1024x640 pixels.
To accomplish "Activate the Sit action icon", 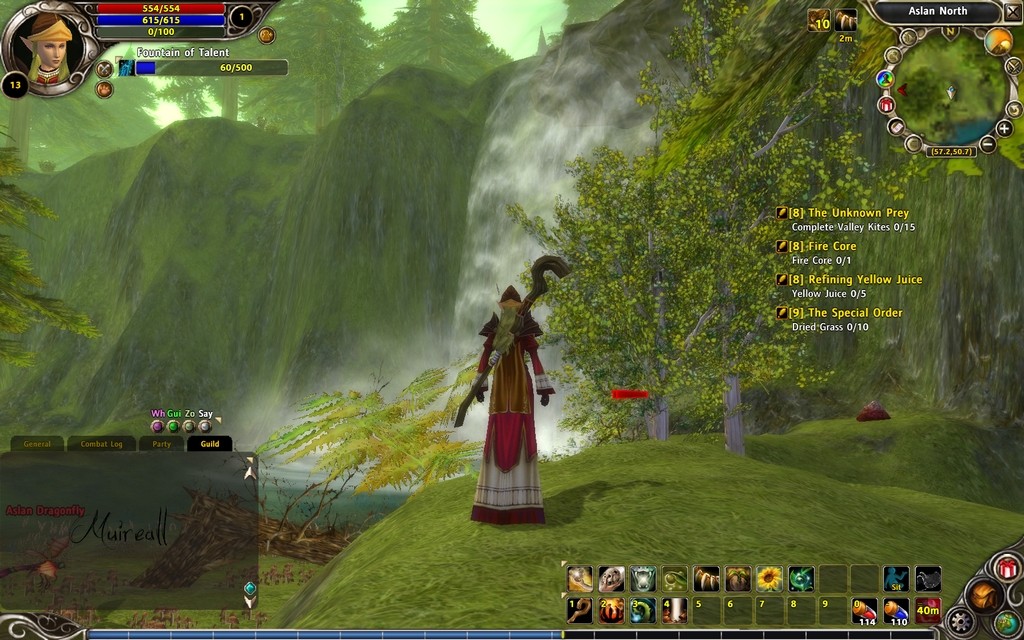I will (896, 578).
